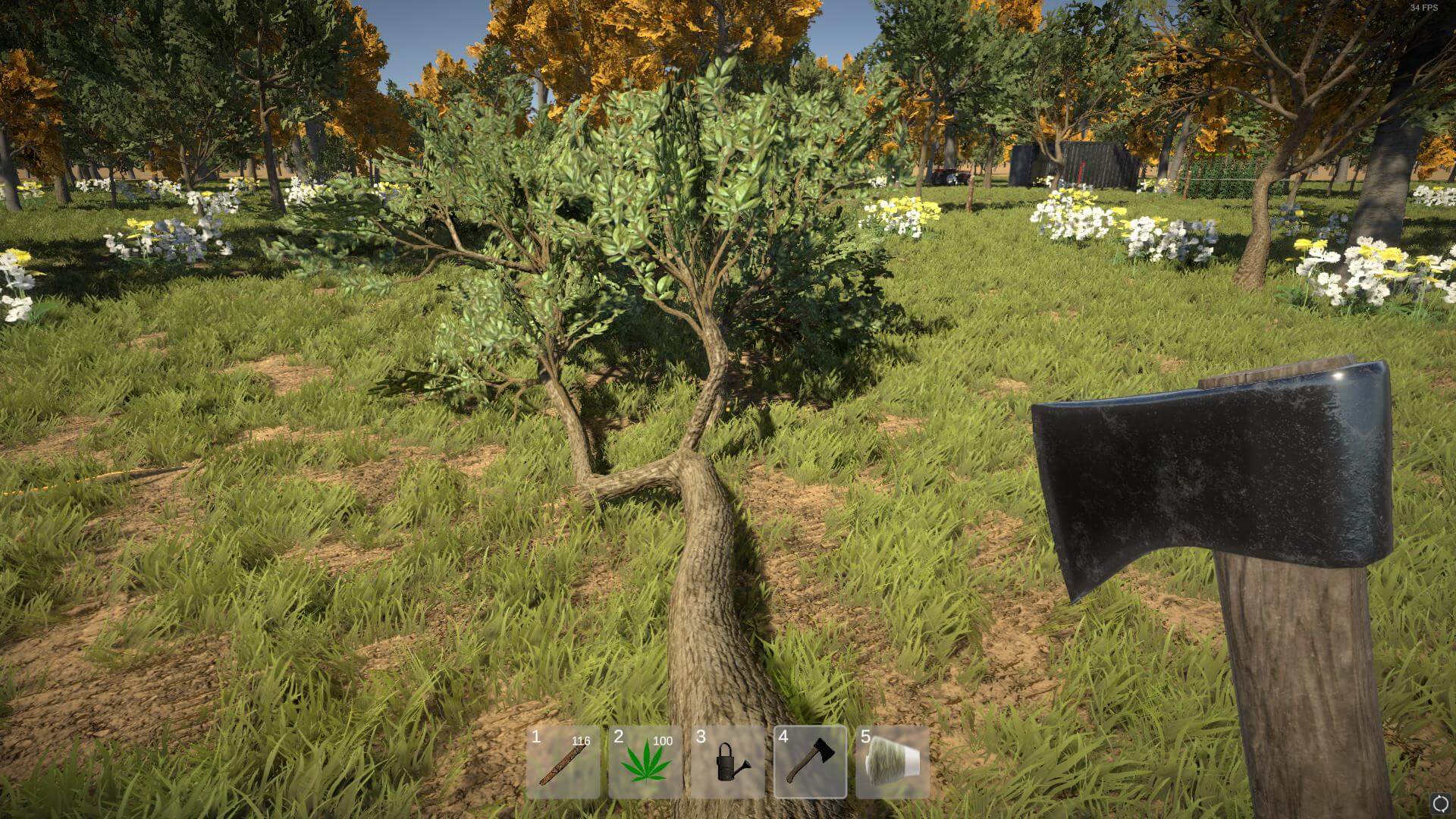This screenshot has height=819, width=1456.
Task: Choose the green cannabis leaf slot
Action: (x=645, y=762)
